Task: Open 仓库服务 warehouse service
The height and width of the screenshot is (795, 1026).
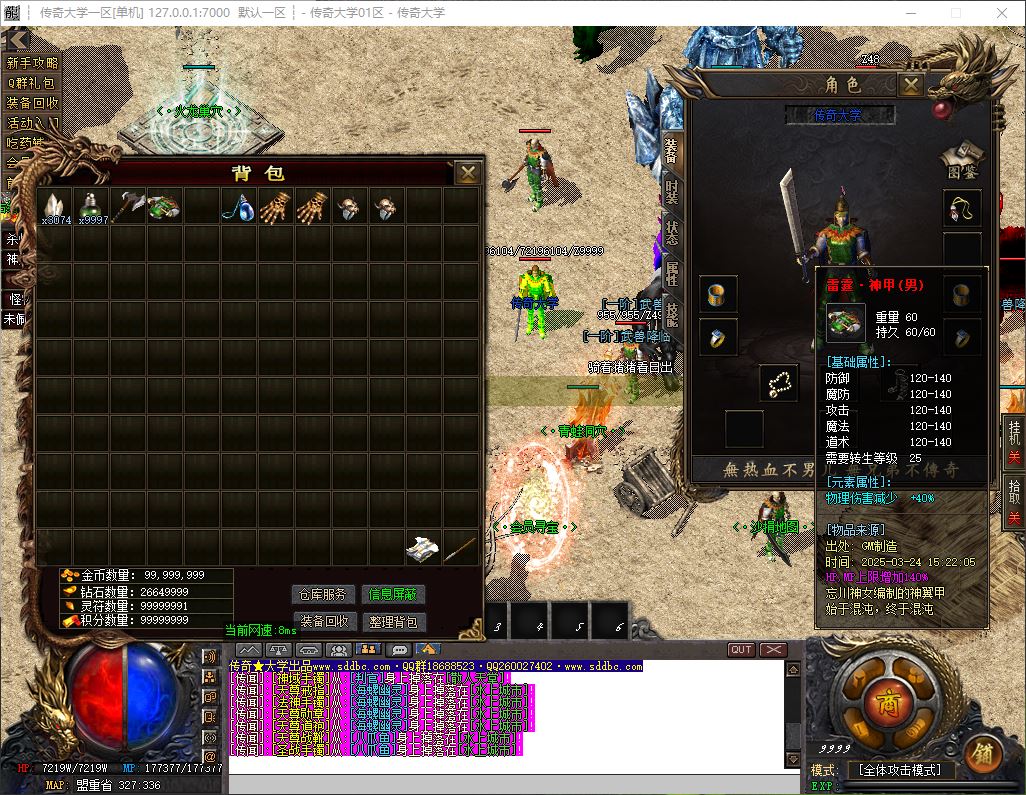Action: pos(323,594)
